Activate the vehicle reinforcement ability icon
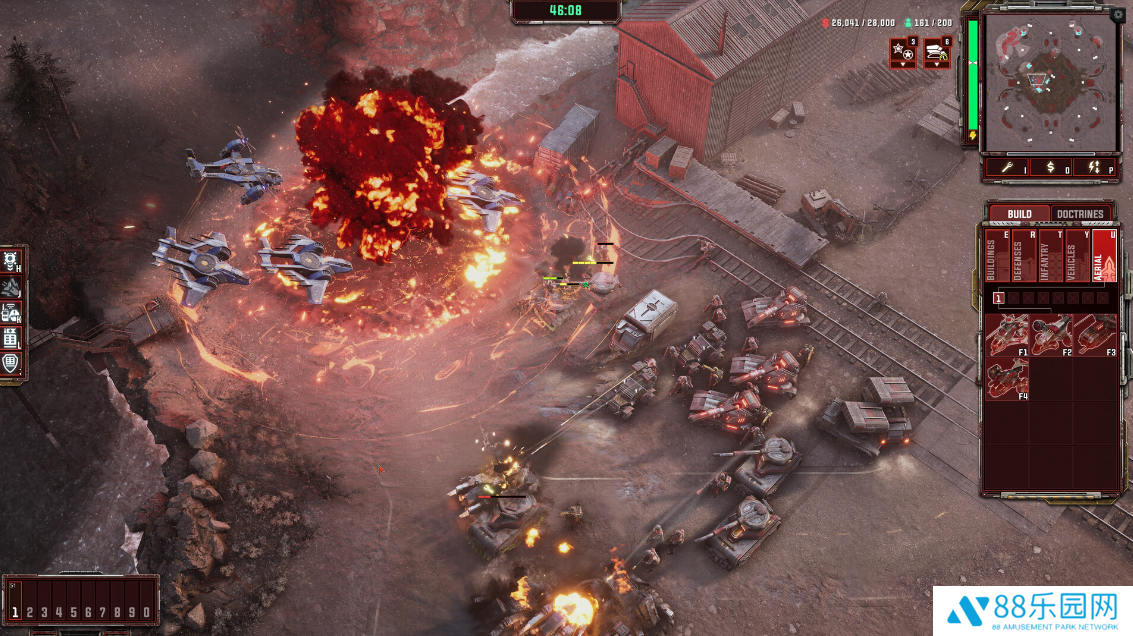Viewport: 1133px width, 636px height. pos(937,53)
